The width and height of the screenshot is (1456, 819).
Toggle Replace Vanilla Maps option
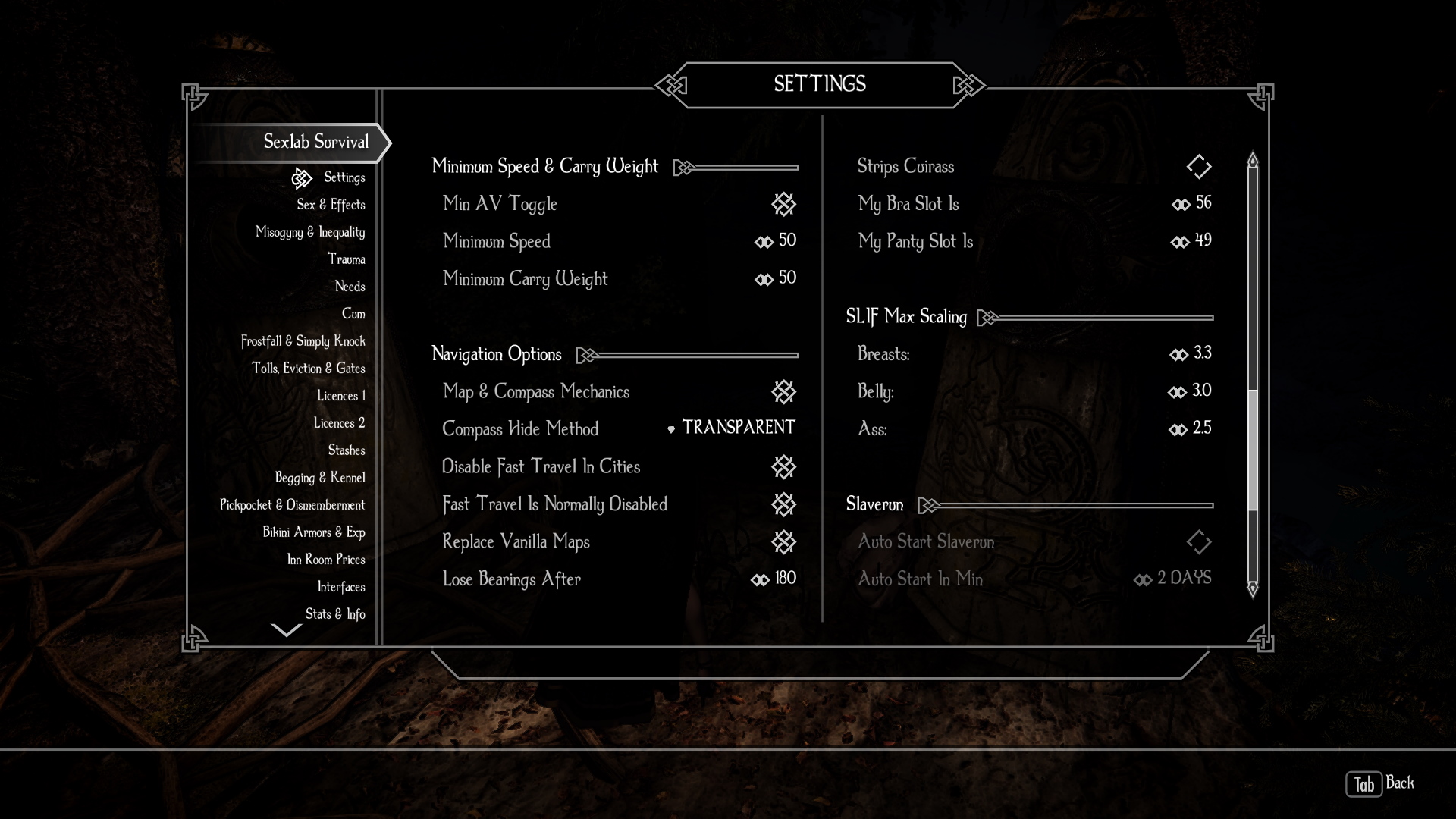[x=783, y=541]
